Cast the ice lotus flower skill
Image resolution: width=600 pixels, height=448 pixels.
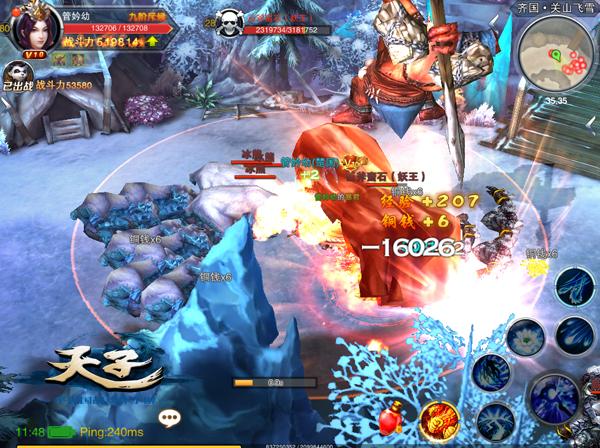tap(523, 338)
